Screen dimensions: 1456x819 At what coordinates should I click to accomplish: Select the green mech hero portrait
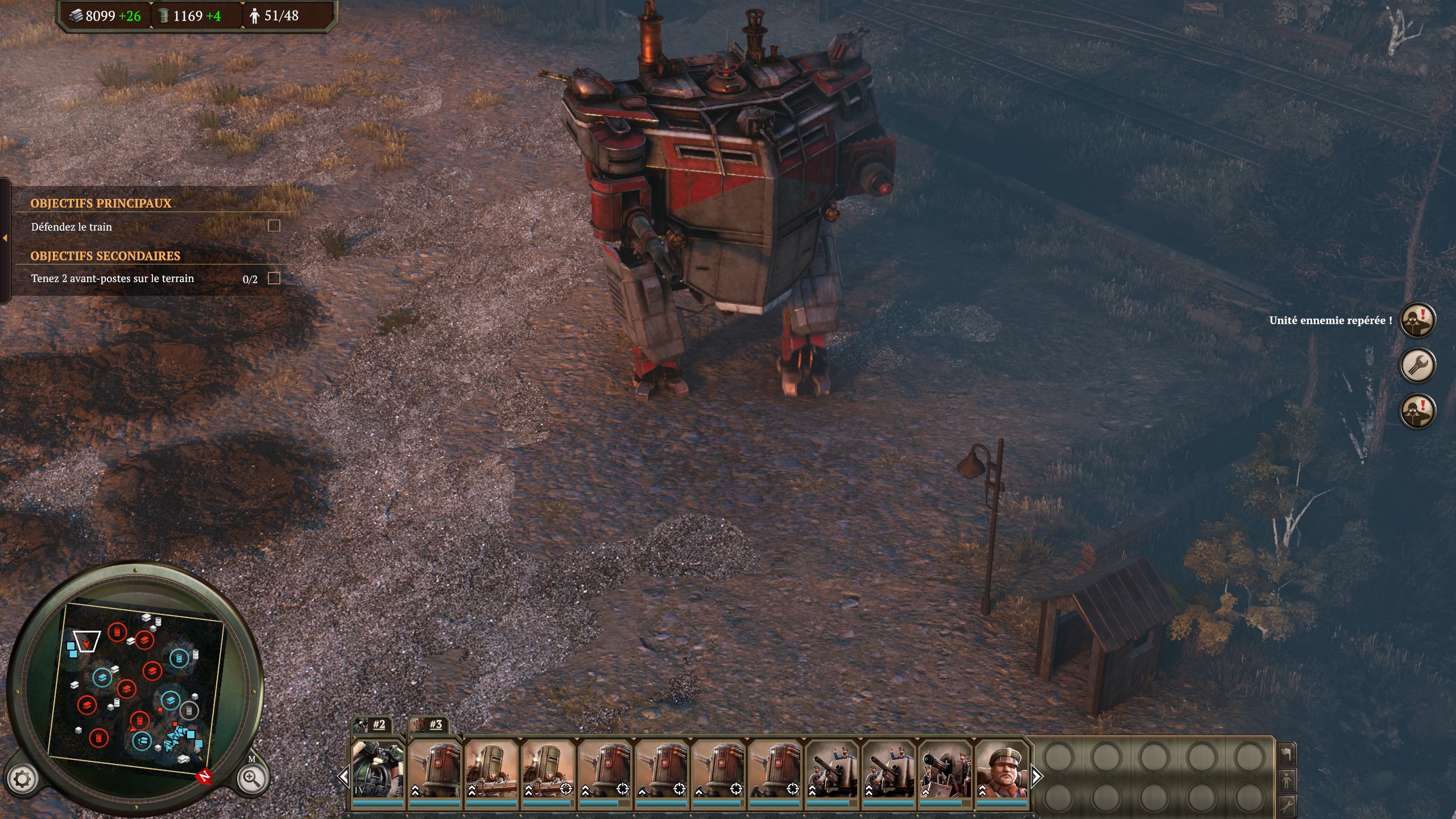pyautogui.click(x=378, y=769)
